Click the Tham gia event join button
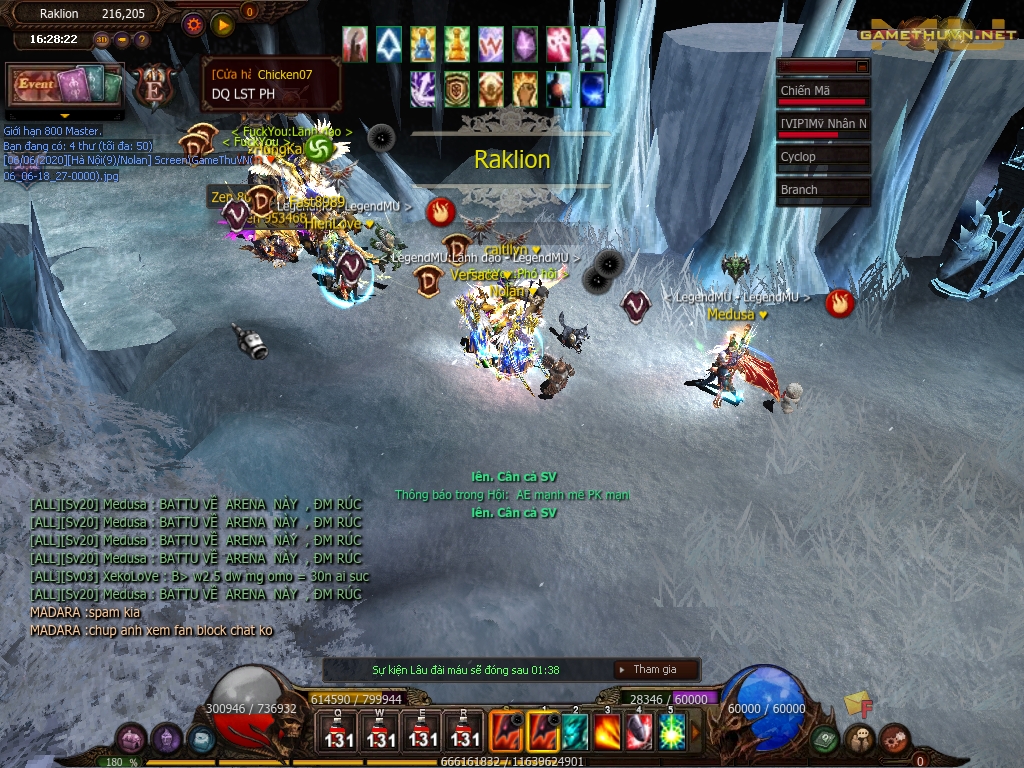Image resolution: width=1024 pixels, height=768 pixels. click(655, 670)
